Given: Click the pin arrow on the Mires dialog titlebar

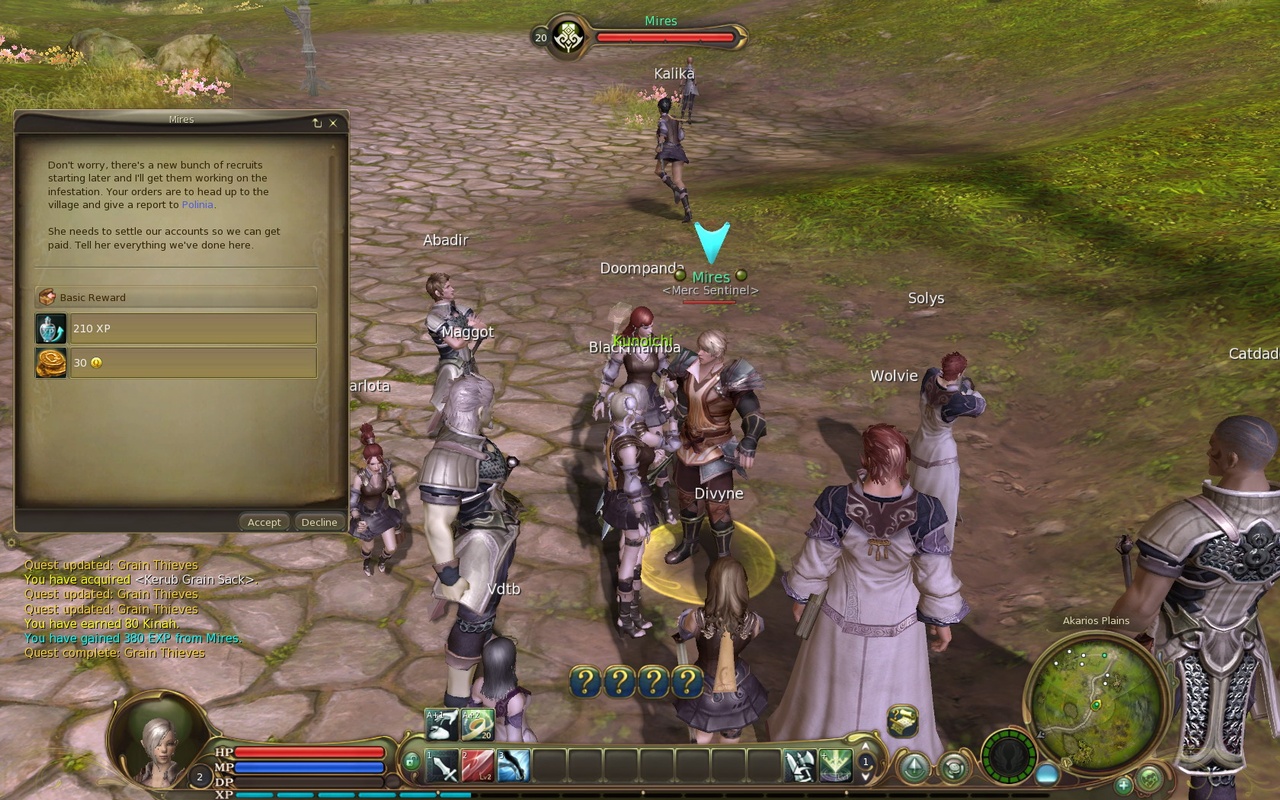Looking at the screenshot, I should tap(318, 123).
